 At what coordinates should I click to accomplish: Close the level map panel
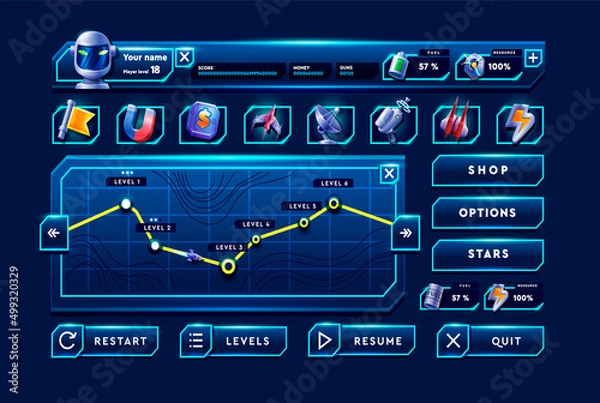(x=390, y=175)
